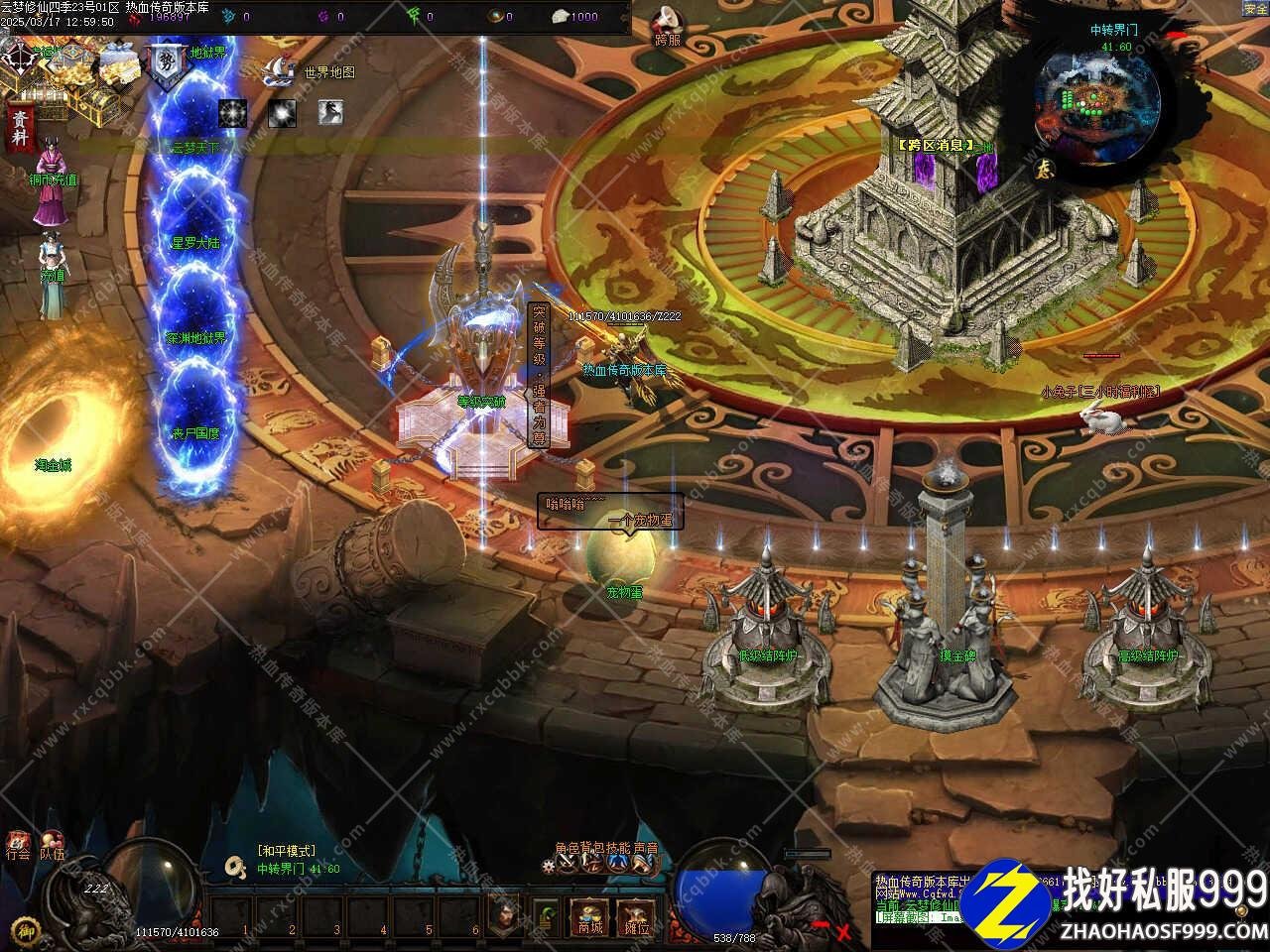This screenshot has height=952, width=1270.
Task: Open the 行会 guild menu
Action: coord(18,845)
